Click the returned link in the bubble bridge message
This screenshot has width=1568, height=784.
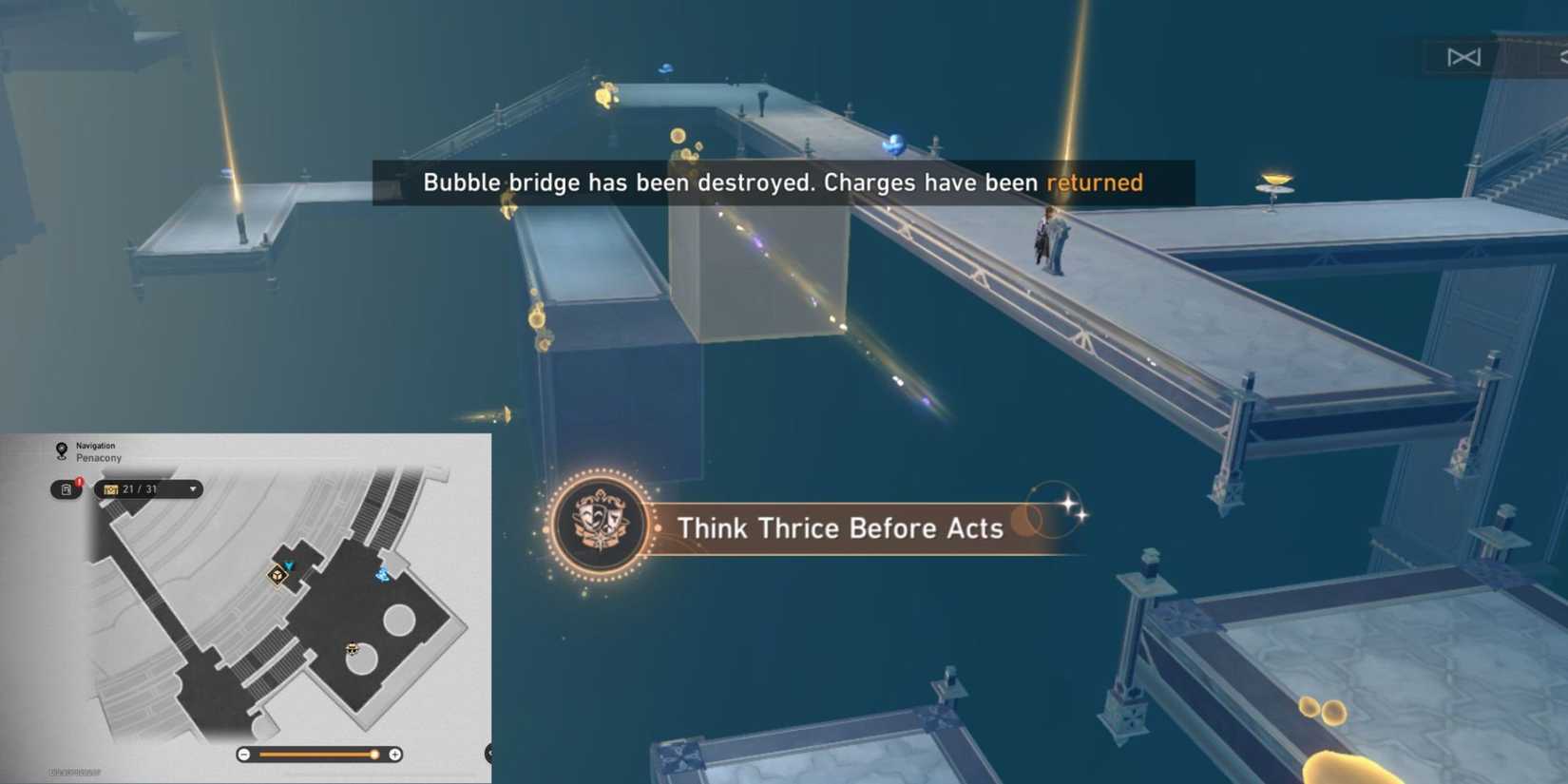(x=1094, y=182)
